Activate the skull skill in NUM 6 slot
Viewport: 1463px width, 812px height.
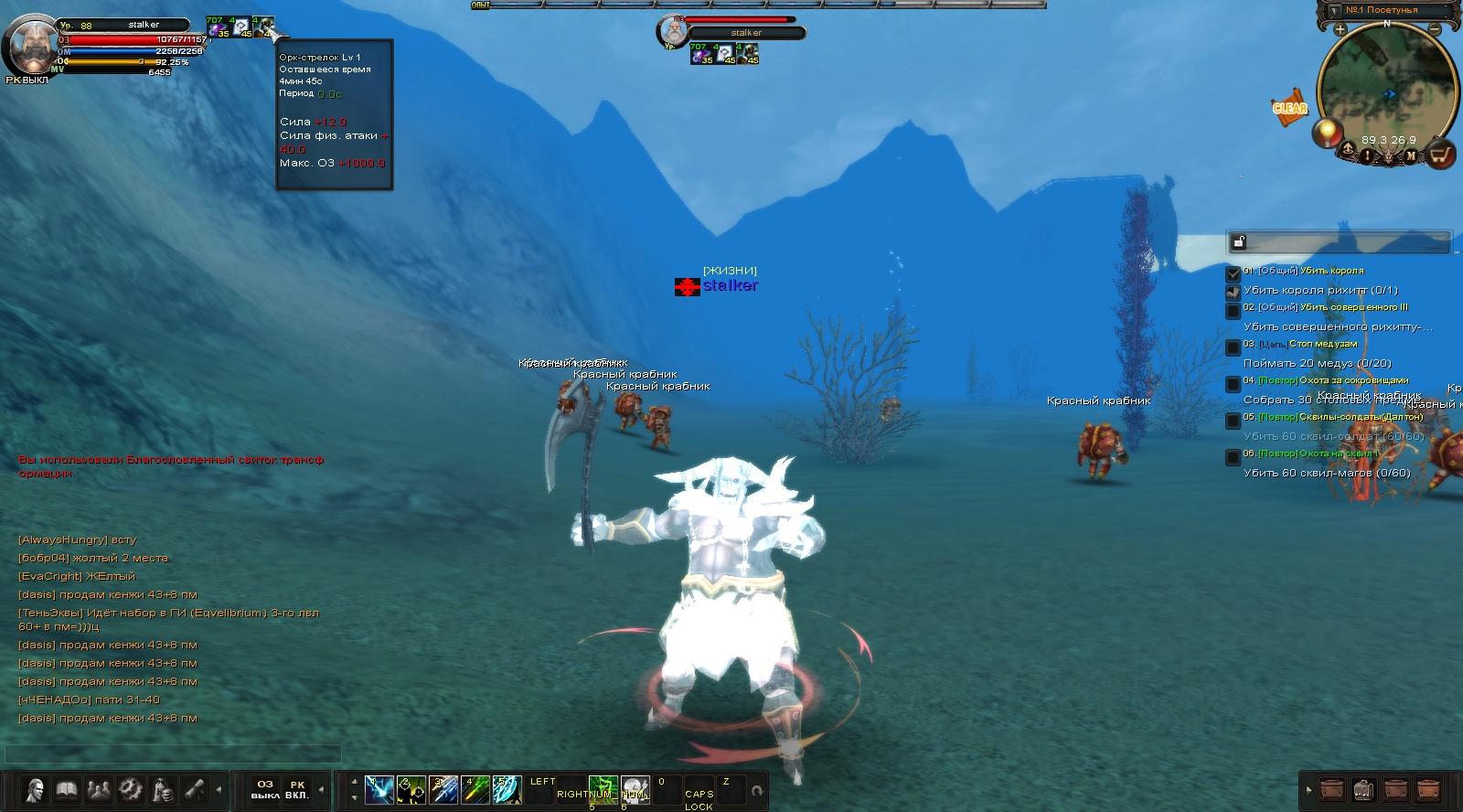pyautogui.click(x=635, y=789)
